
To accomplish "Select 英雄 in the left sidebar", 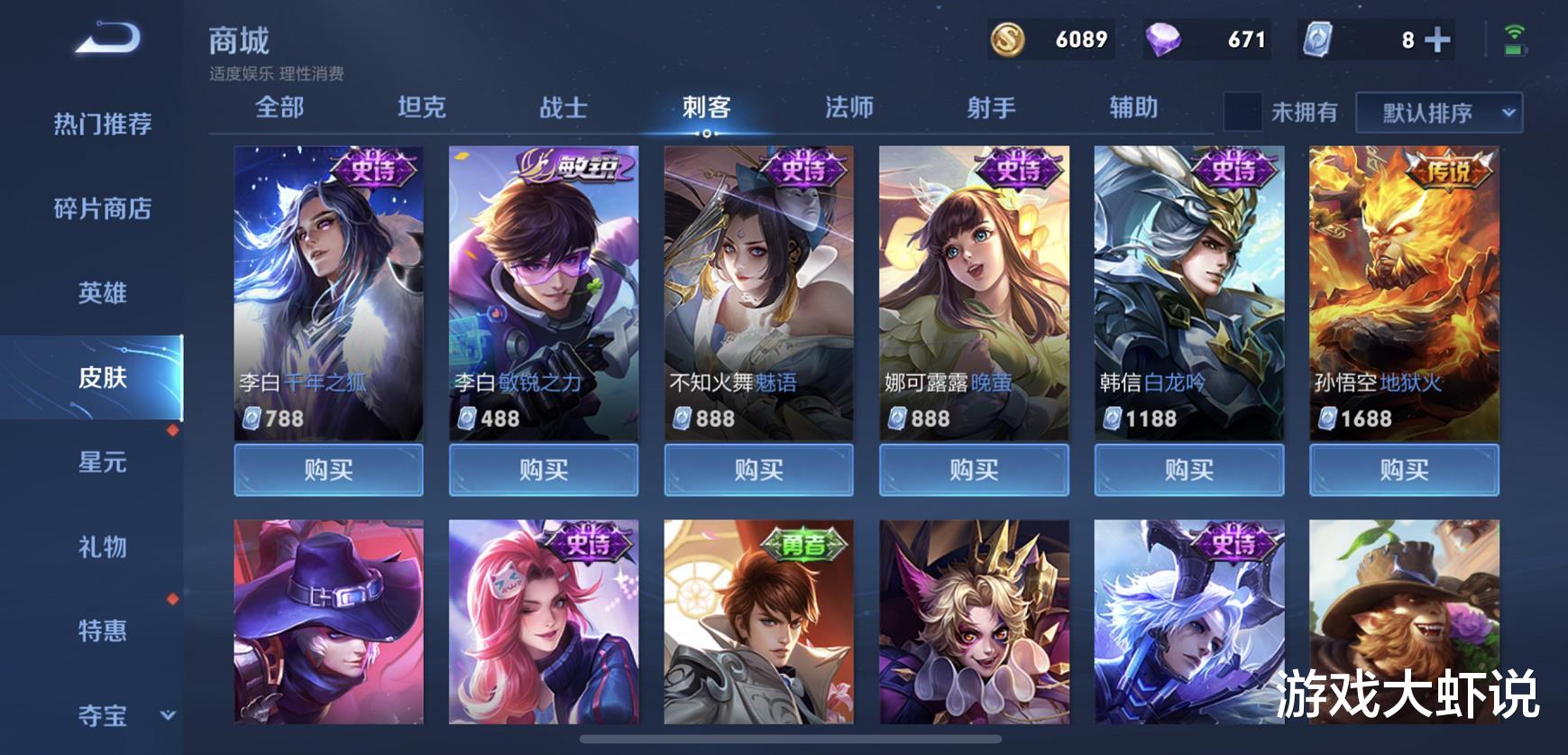I will pos(105,293).
